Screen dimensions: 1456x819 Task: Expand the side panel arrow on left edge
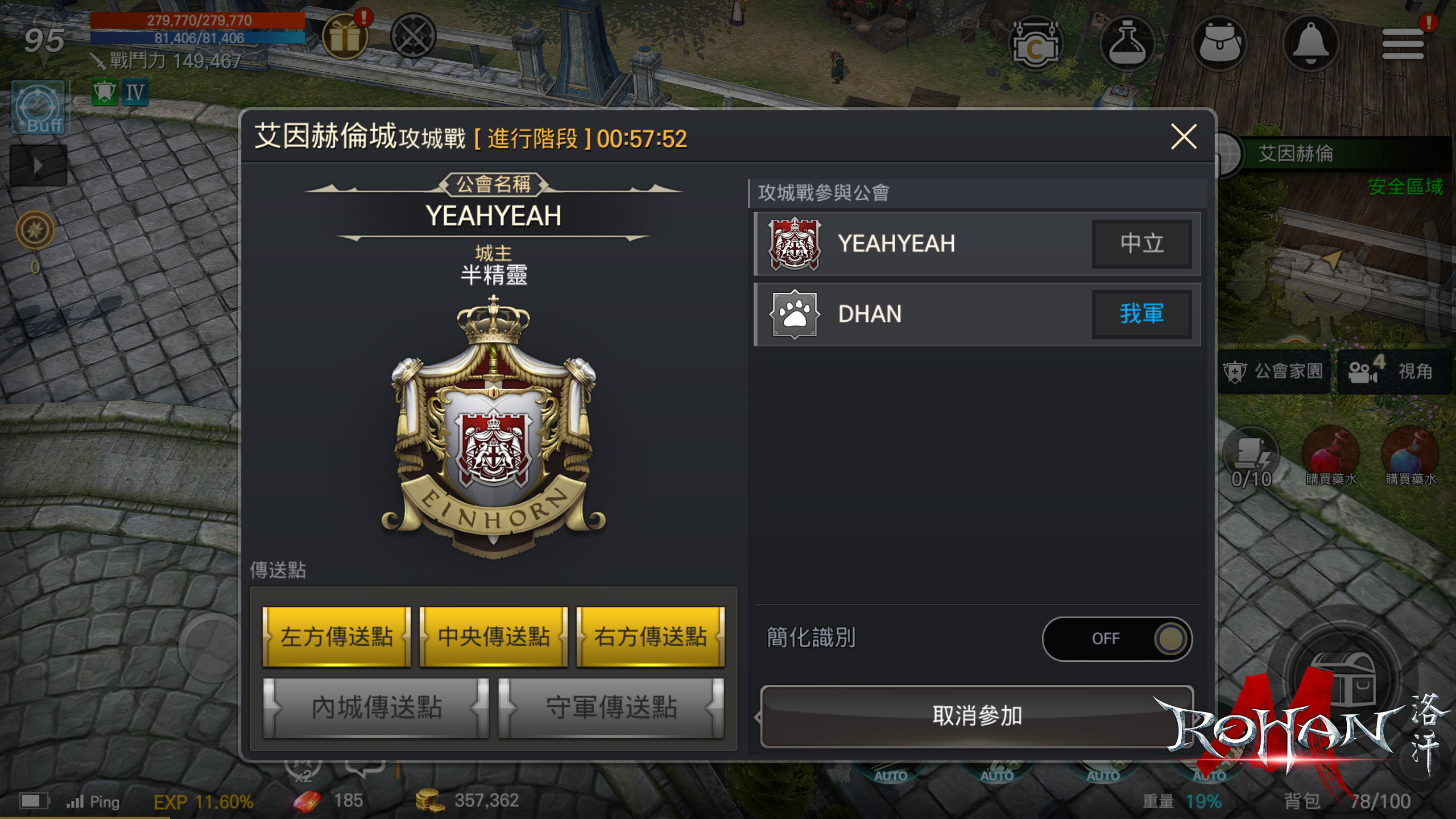click(x=39, y=165)
